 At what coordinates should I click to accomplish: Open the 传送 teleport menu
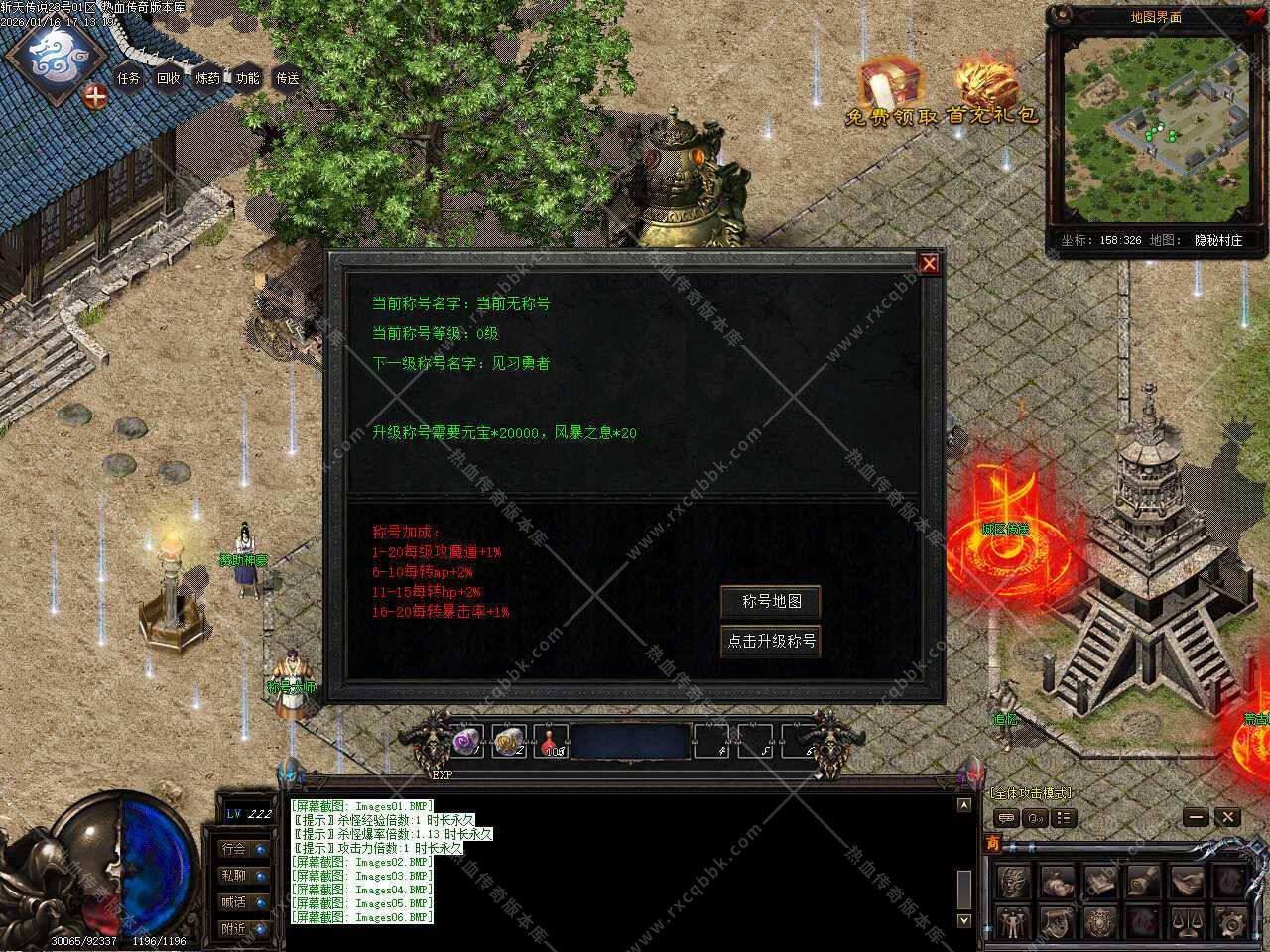click(288, 78)
